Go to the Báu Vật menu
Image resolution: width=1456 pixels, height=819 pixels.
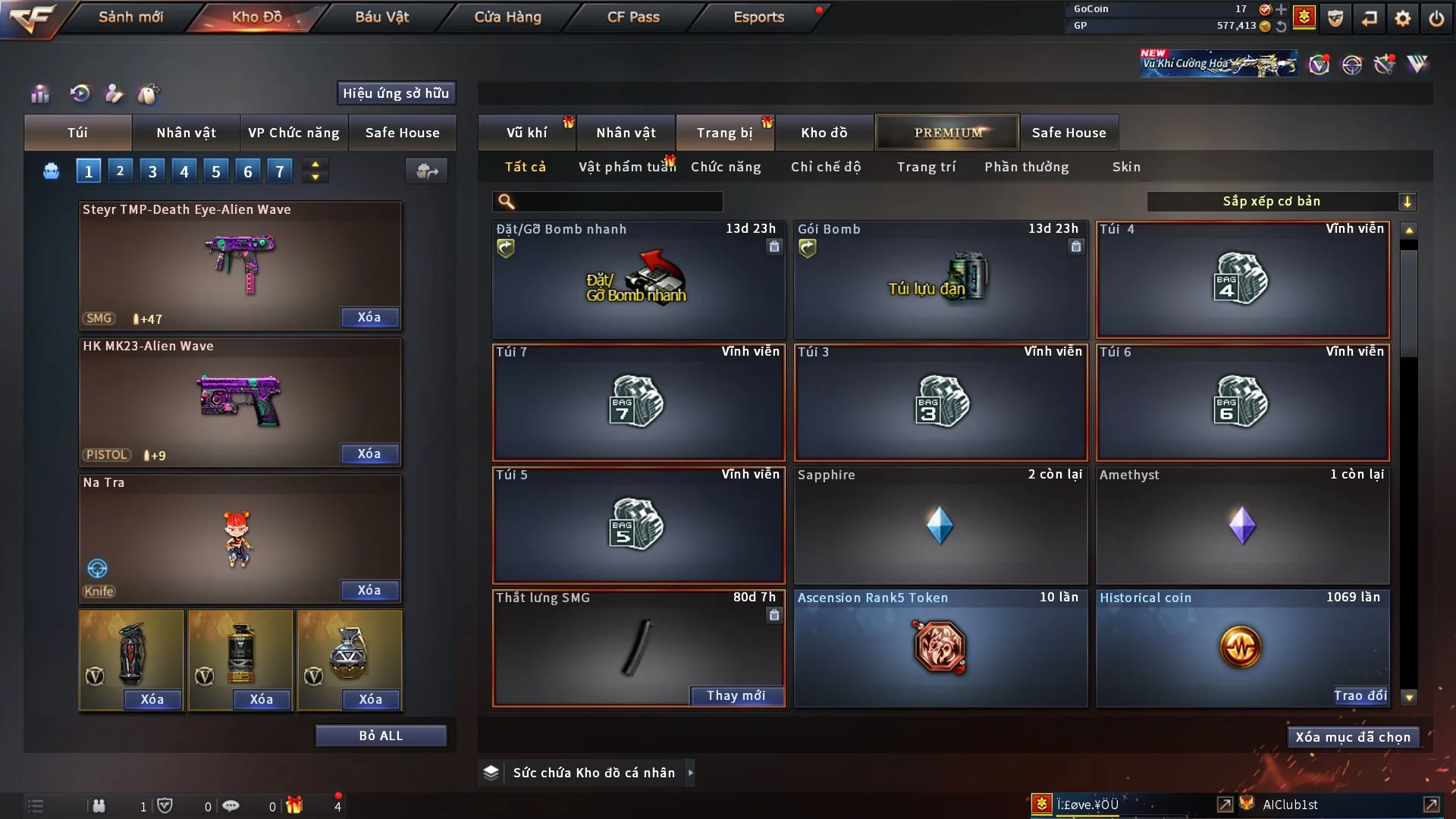coord(381,17)
